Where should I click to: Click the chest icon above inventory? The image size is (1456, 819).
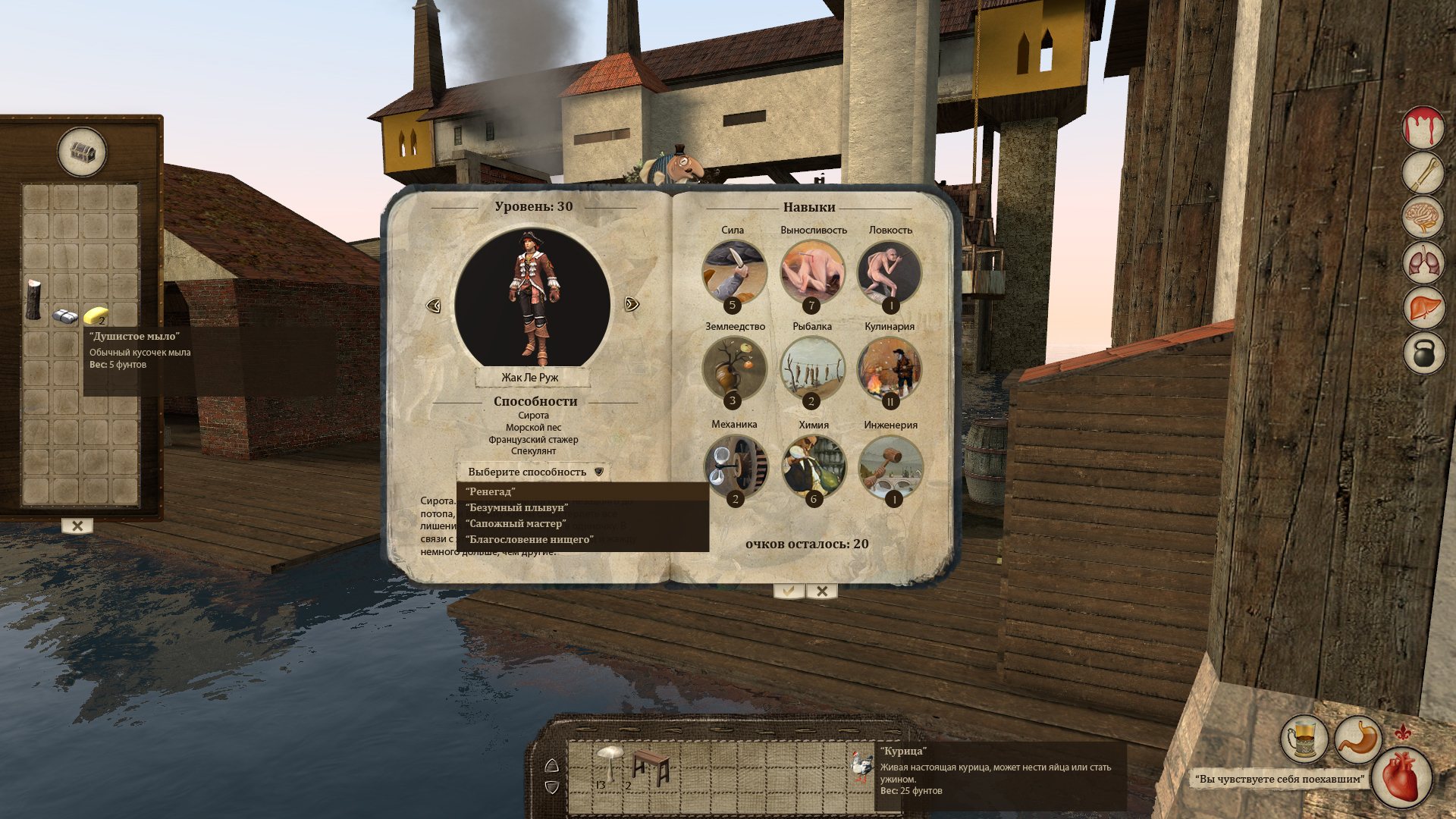(x=82, y=152)
